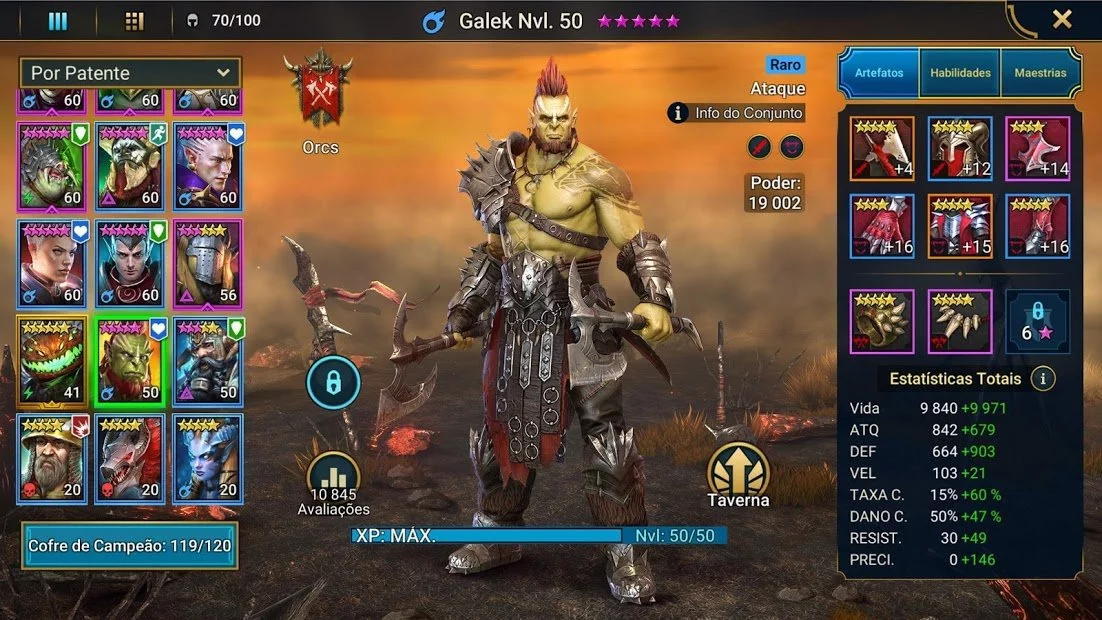Open Info do Conjunto details
This screenshot has height=620, width=1102.
736,113
